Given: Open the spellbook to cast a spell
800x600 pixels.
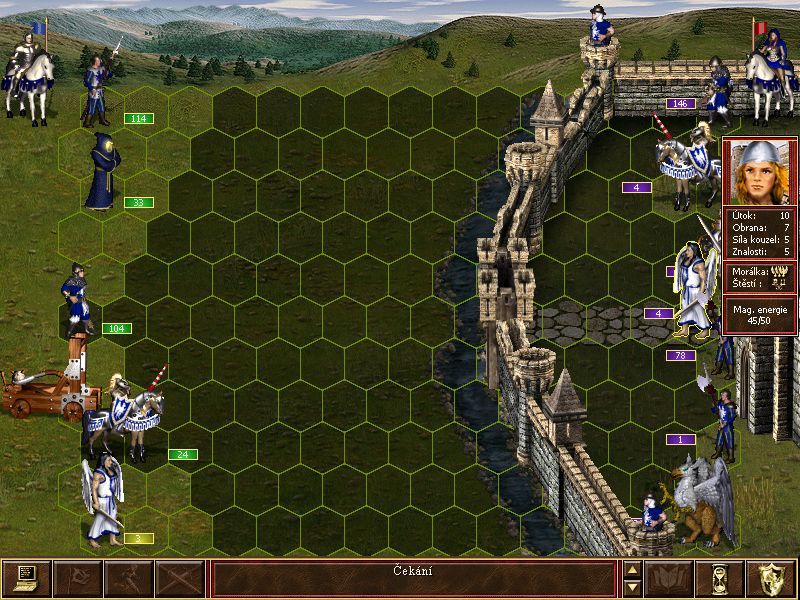Looking at the screenshot, I should tap(669, 579).
